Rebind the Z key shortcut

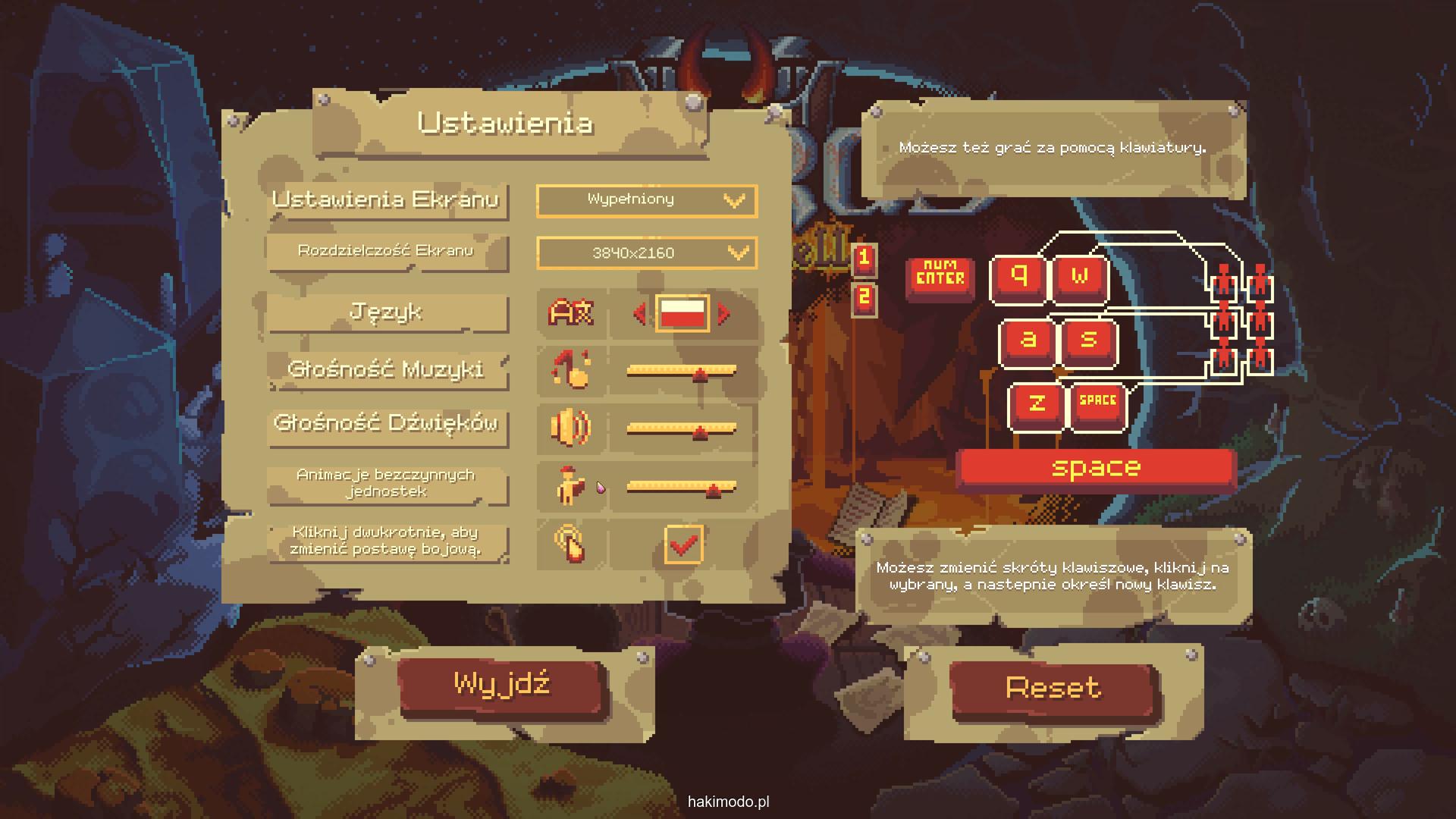pyautogui.click(x=1037, y=404)
